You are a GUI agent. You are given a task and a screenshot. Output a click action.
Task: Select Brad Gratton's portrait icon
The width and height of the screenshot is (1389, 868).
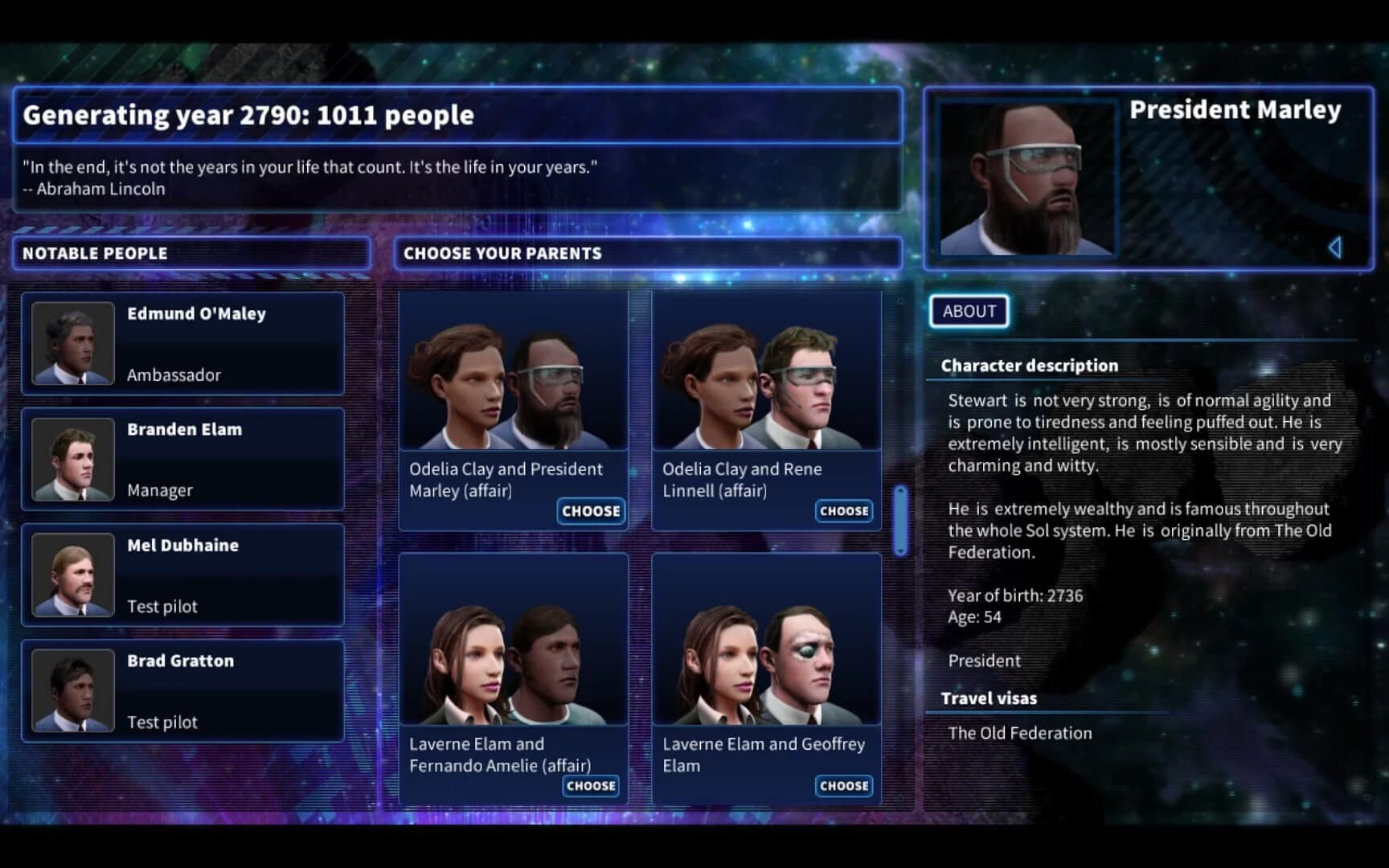click(x=73, y=690)
